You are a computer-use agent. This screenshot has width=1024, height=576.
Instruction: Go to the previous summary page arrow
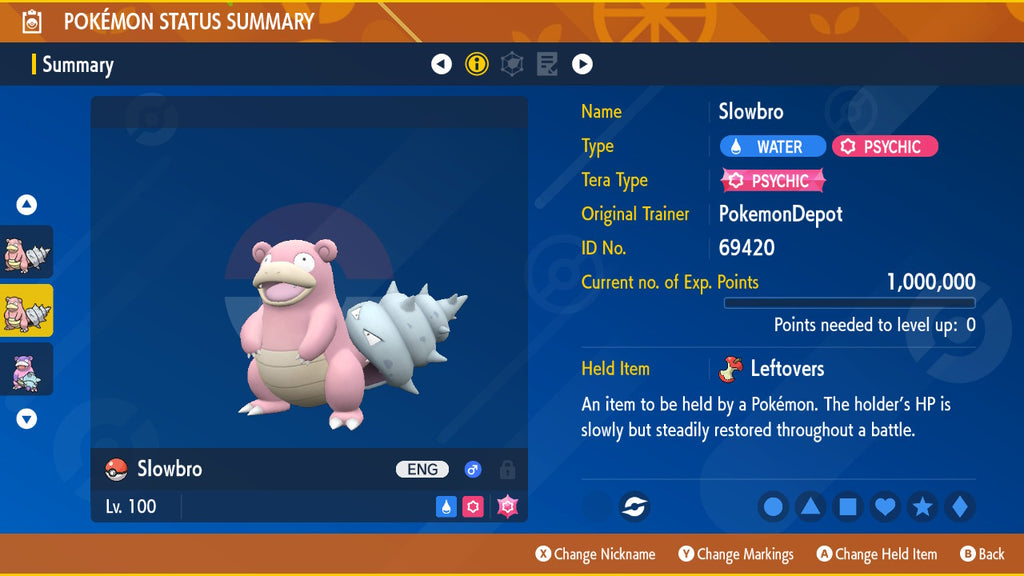pos(441,65)
